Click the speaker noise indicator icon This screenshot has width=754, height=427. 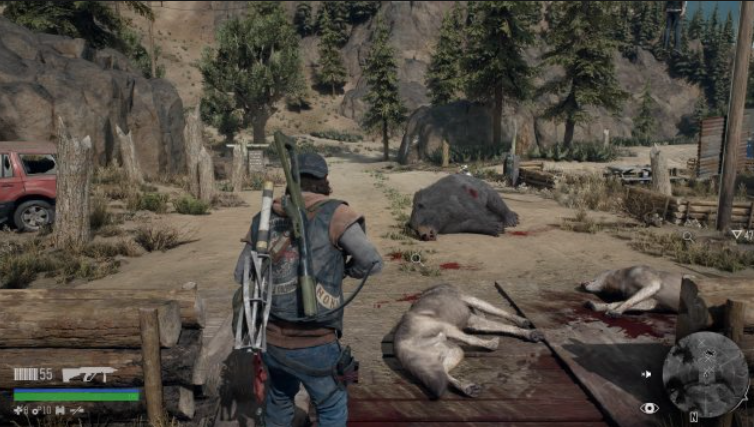coord(645,375)
